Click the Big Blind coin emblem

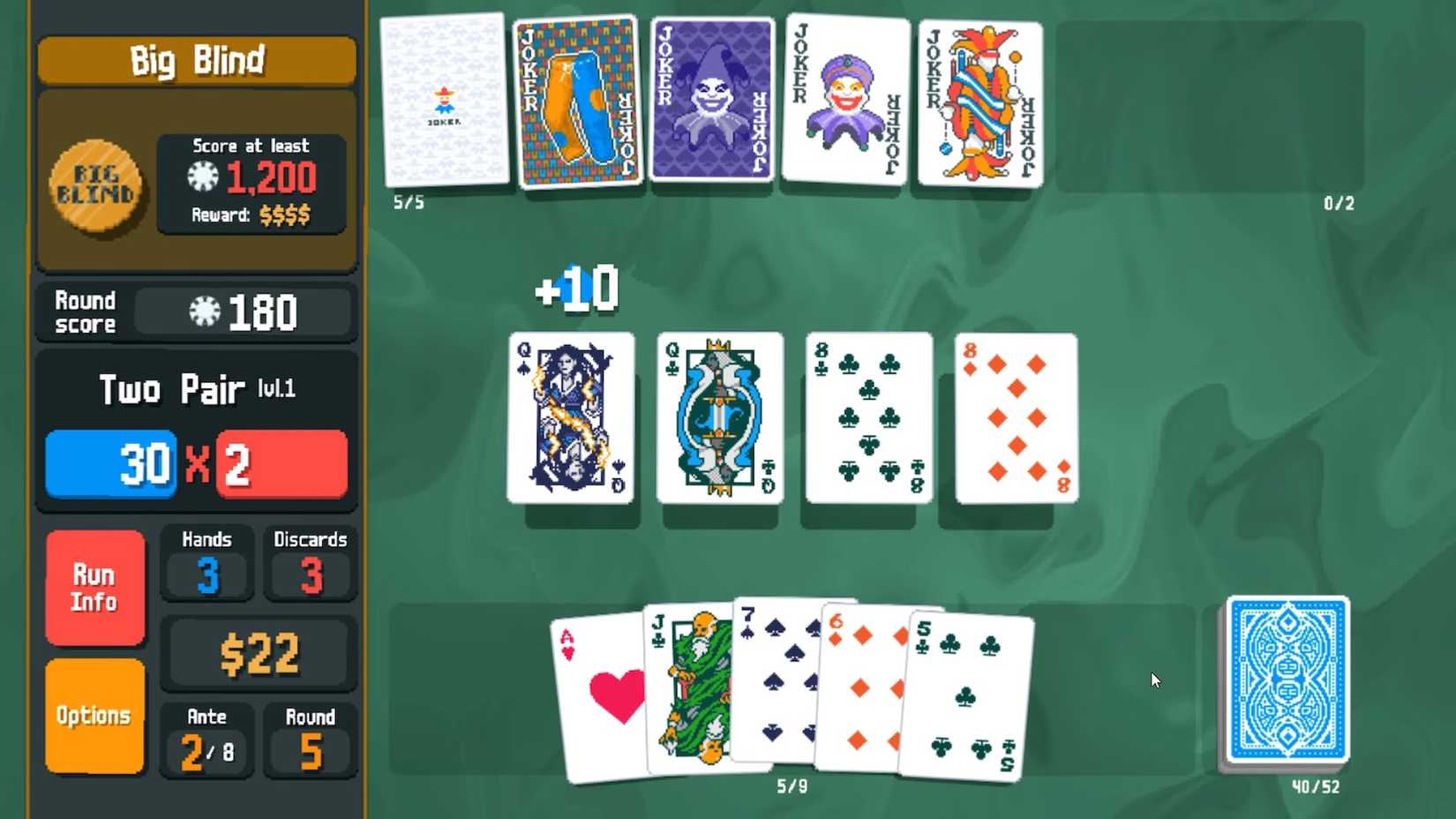click(95, 184)
